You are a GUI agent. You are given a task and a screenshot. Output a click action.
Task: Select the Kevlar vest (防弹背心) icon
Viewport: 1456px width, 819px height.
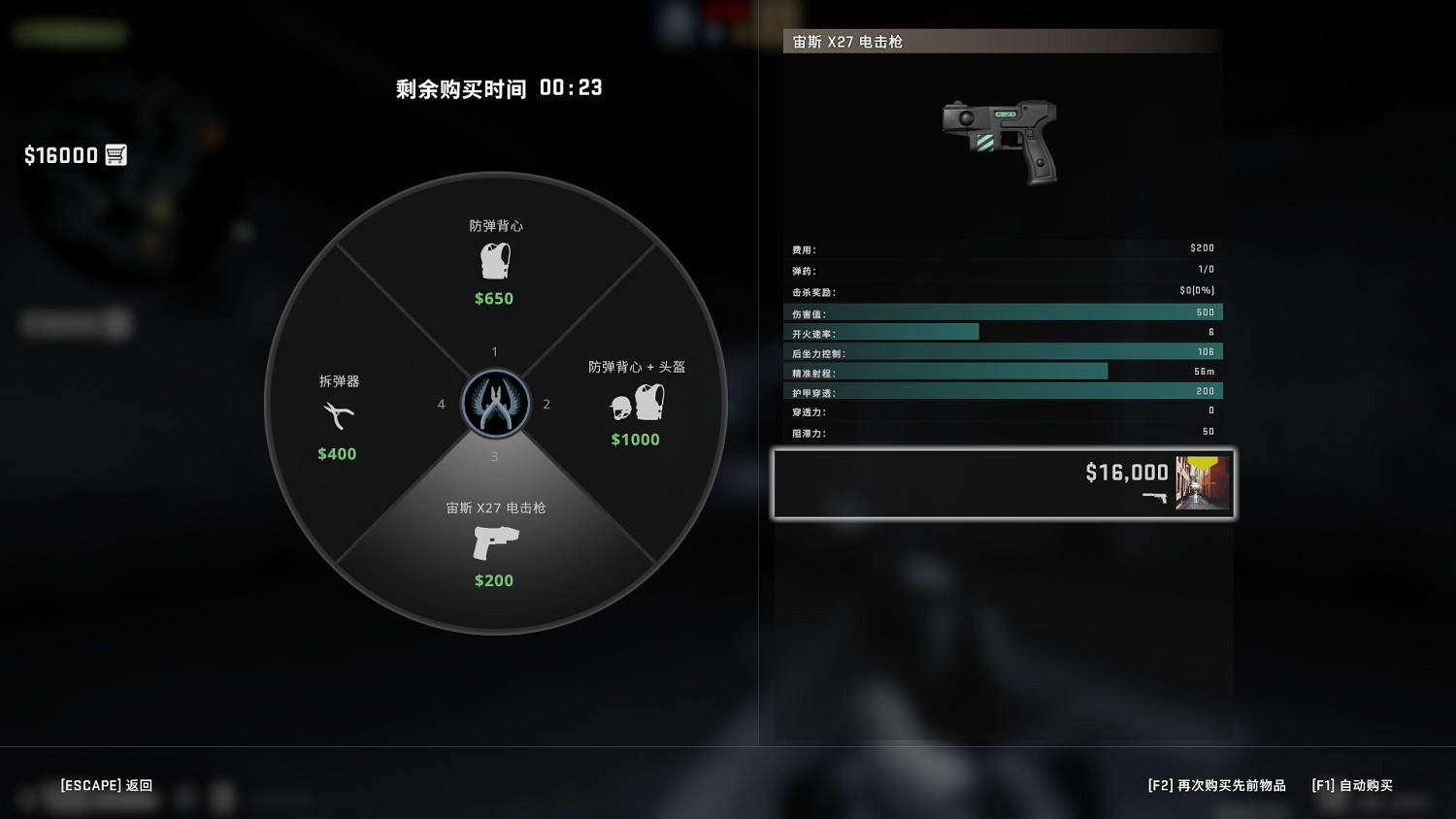(x=494, y=260)
